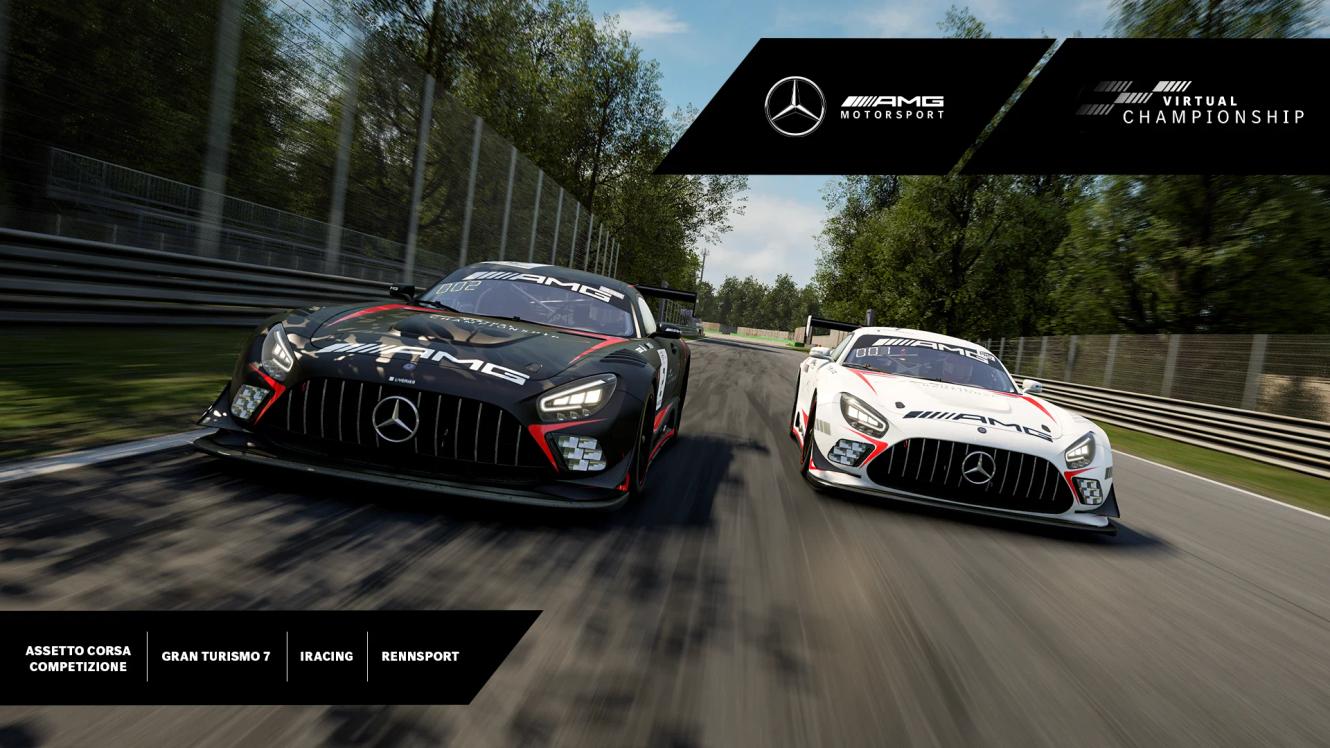Viewport: 1330px width, 748px height.
Task: Switch to the iRacing entry
Action: (x=326, y=657)
